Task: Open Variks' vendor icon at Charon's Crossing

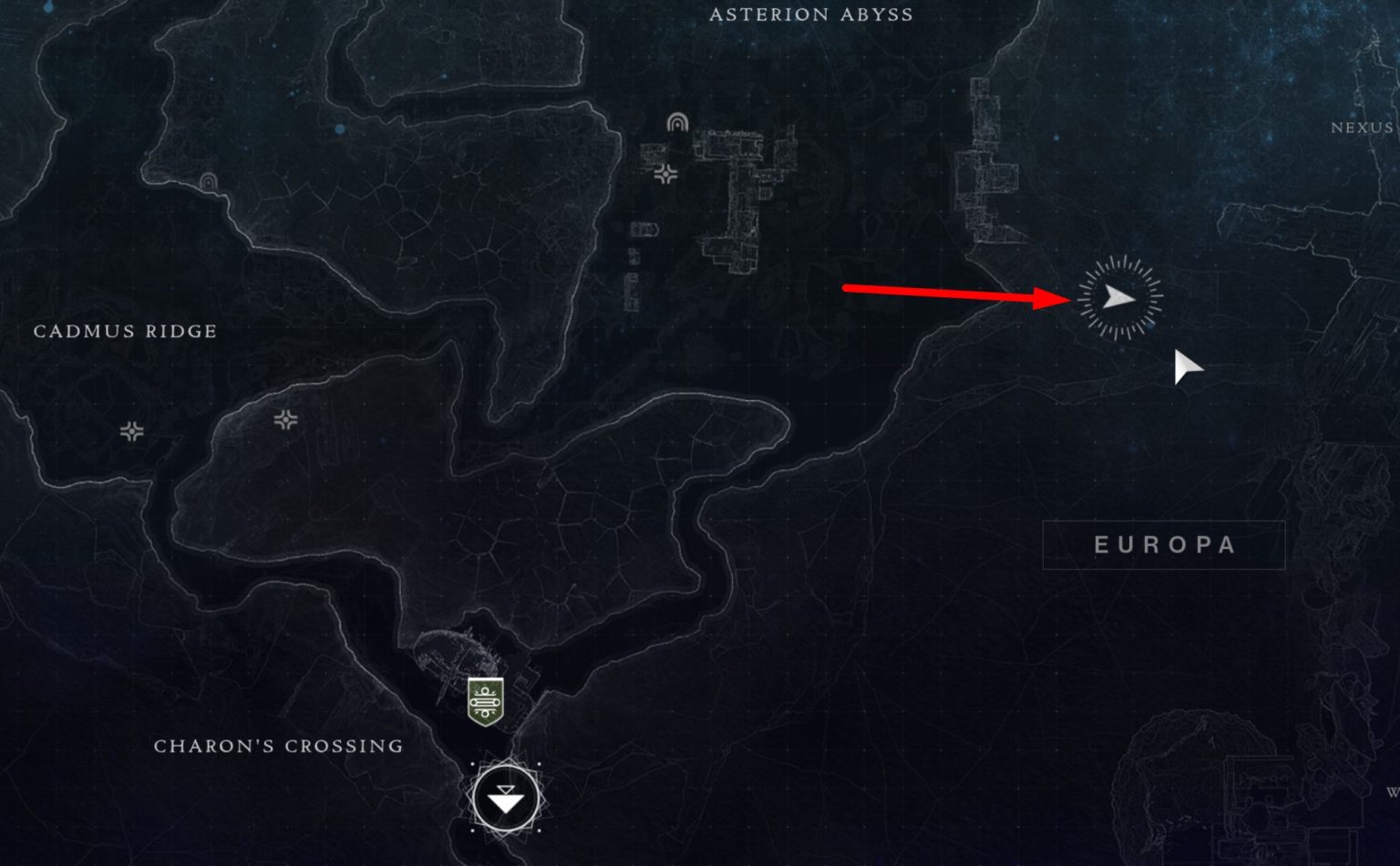Action: [x=484, y=702]
